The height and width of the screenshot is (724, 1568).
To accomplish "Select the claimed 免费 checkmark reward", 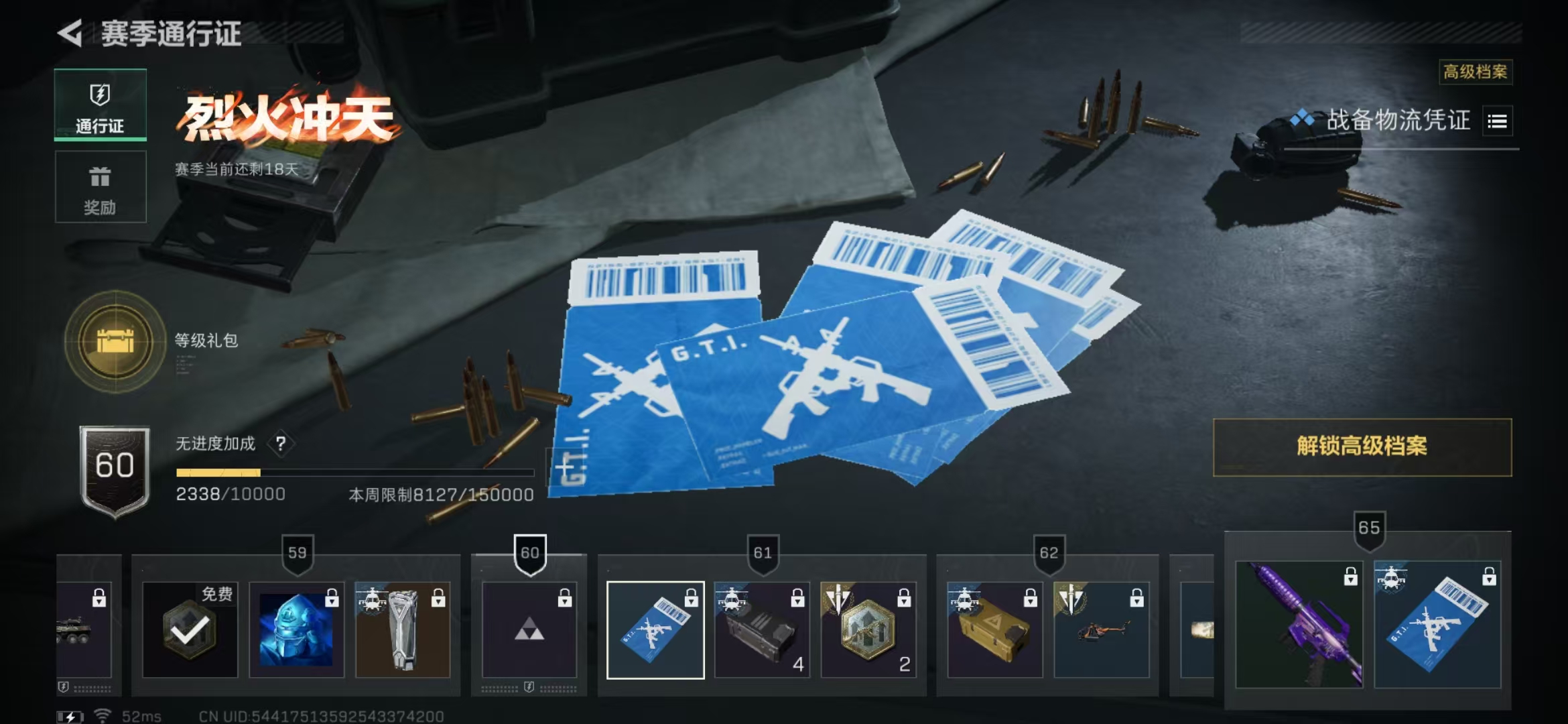I will (x=190, y=629).
